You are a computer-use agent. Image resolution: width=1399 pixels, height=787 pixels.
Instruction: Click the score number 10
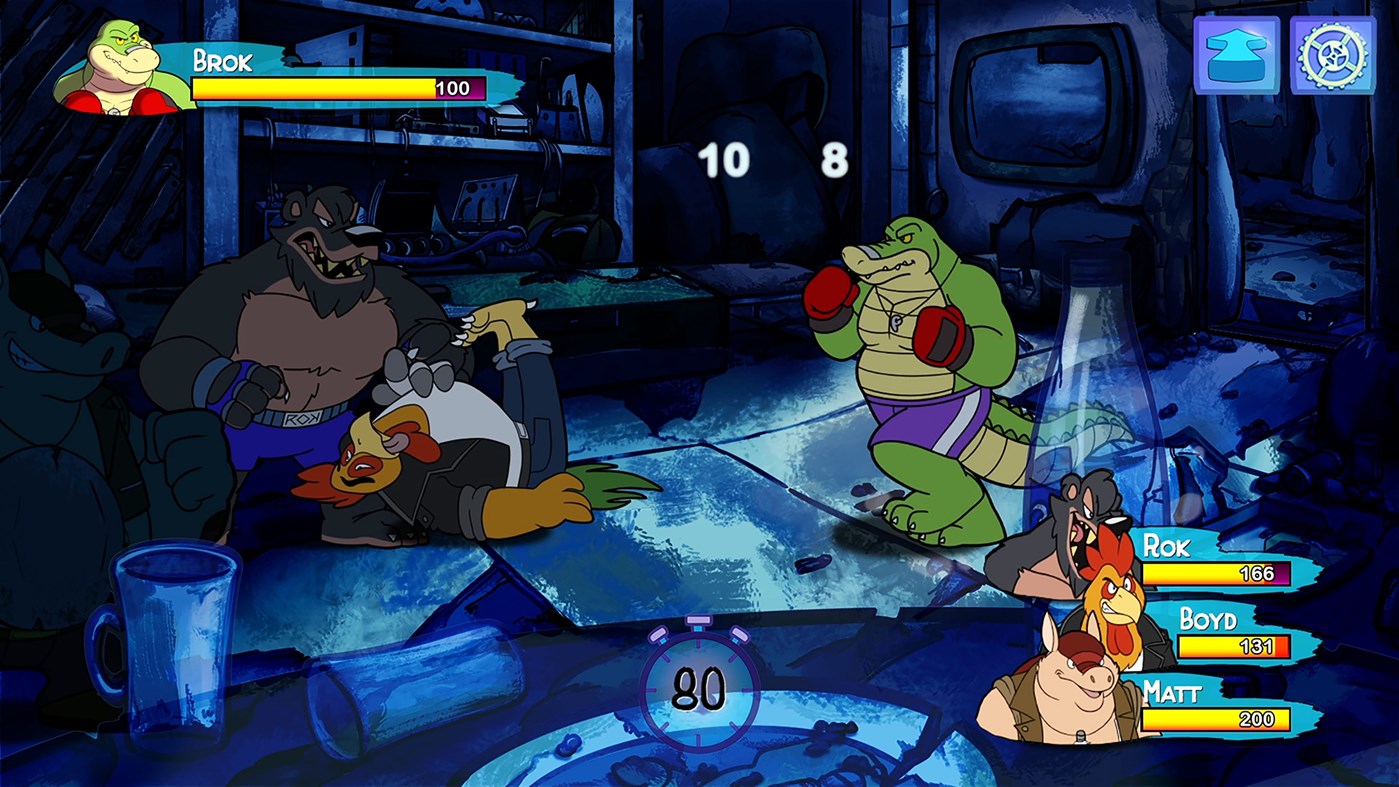tap(727, 157)
